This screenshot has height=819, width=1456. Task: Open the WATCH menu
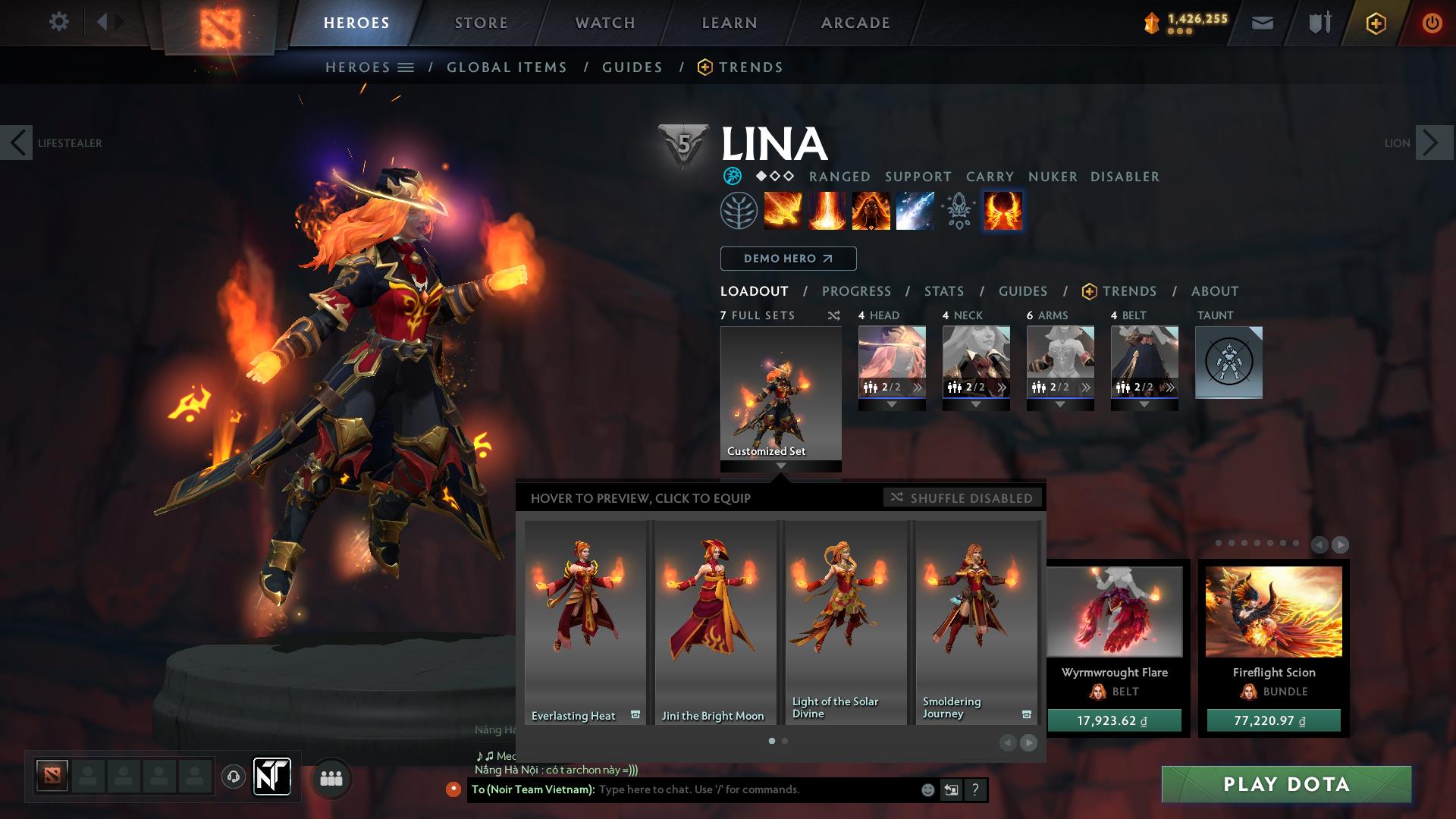coord(604,23)
